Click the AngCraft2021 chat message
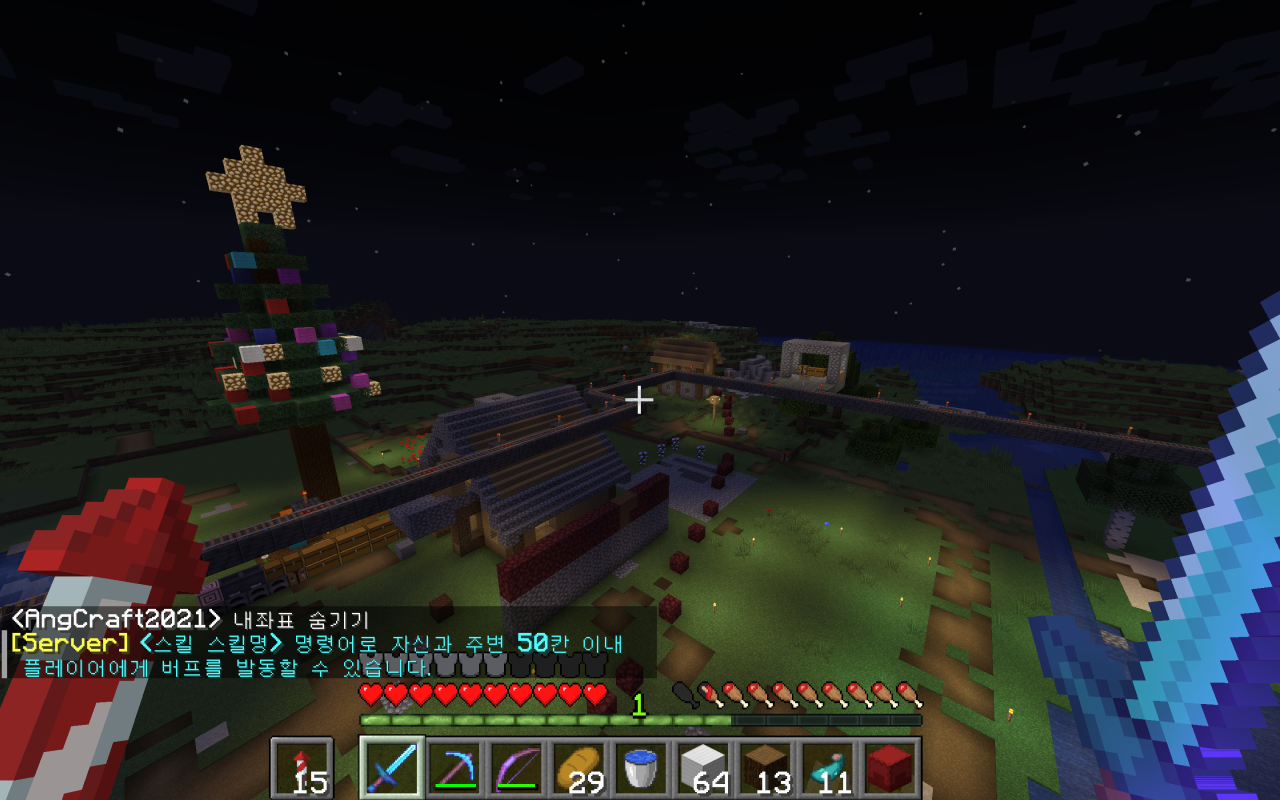Screen dimensions: 1280x800 (190, 619)
